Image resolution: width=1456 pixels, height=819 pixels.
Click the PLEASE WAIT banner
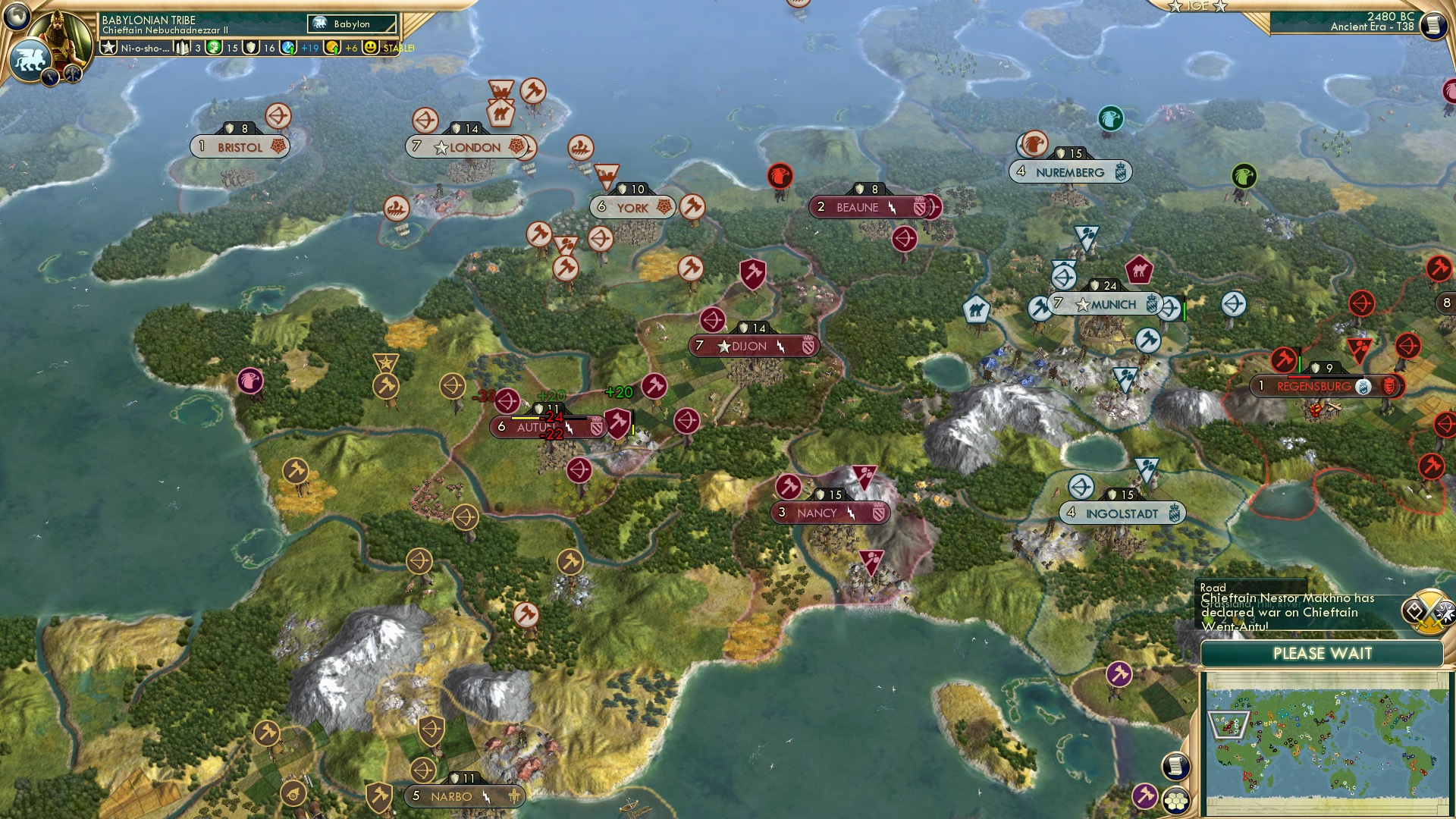coord(1323,654)
